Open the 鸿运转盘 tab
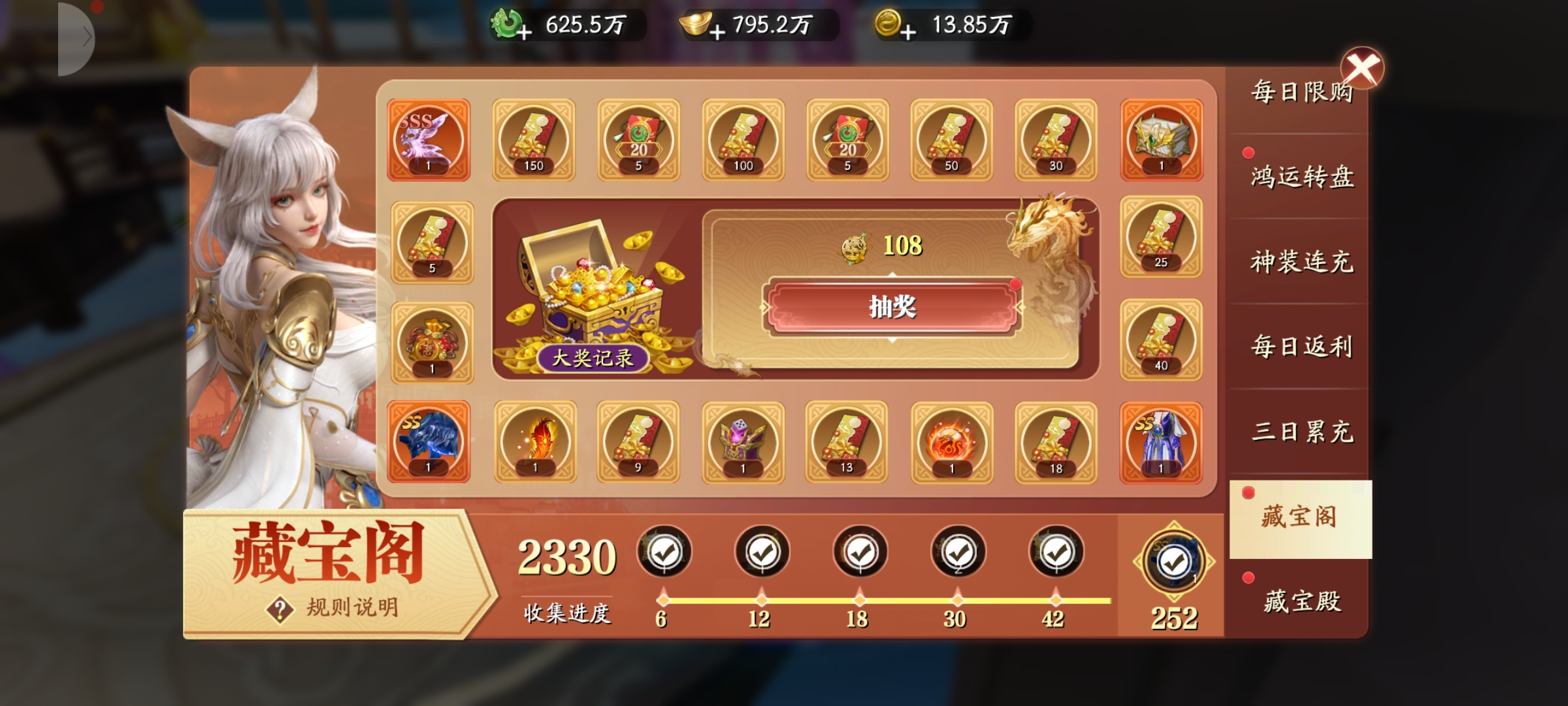This screenshot has width=1568, height=706. [x=1301, y=176]
